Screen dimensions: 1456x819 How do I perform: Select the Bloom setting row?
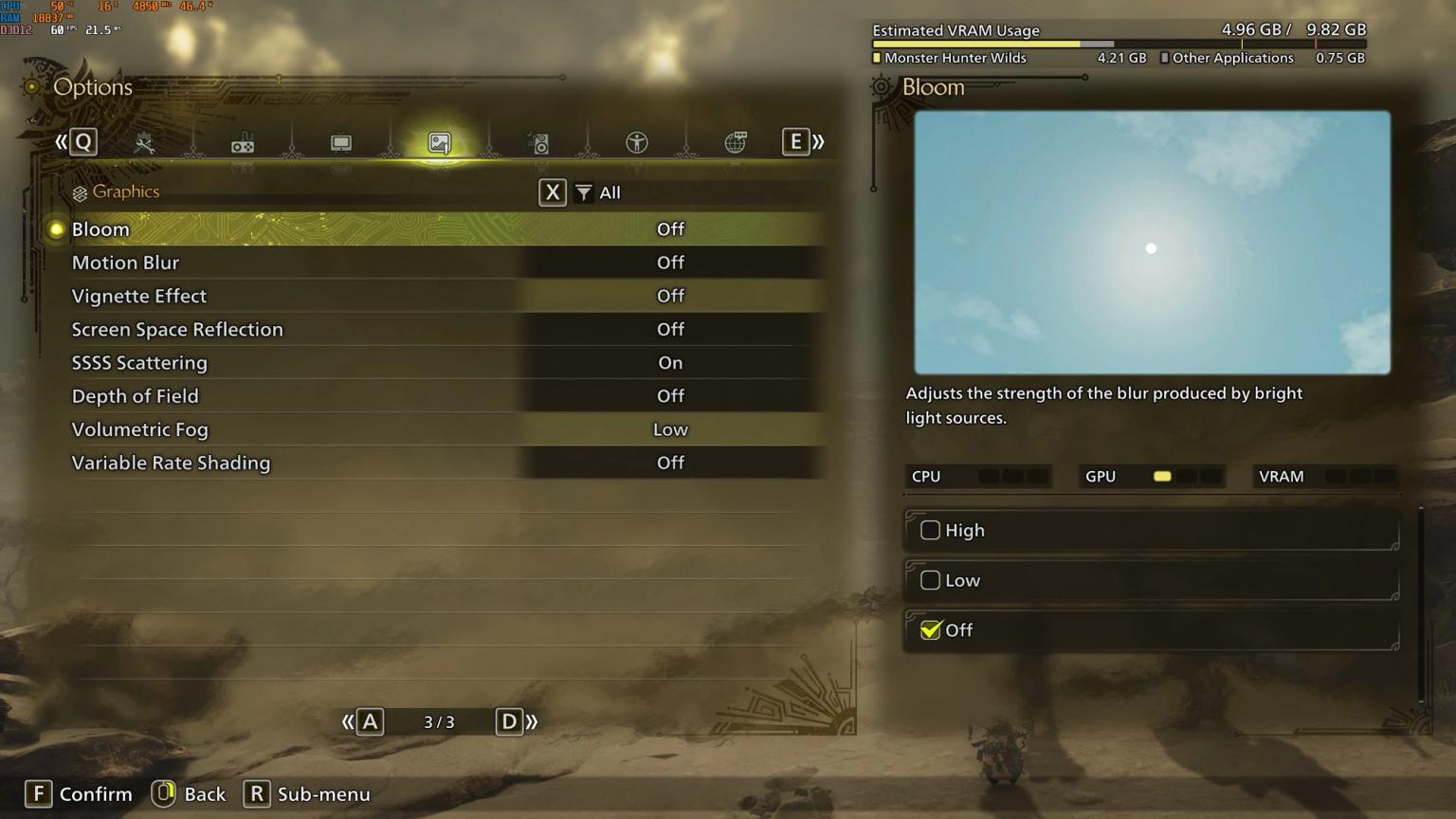coord(436,229)
